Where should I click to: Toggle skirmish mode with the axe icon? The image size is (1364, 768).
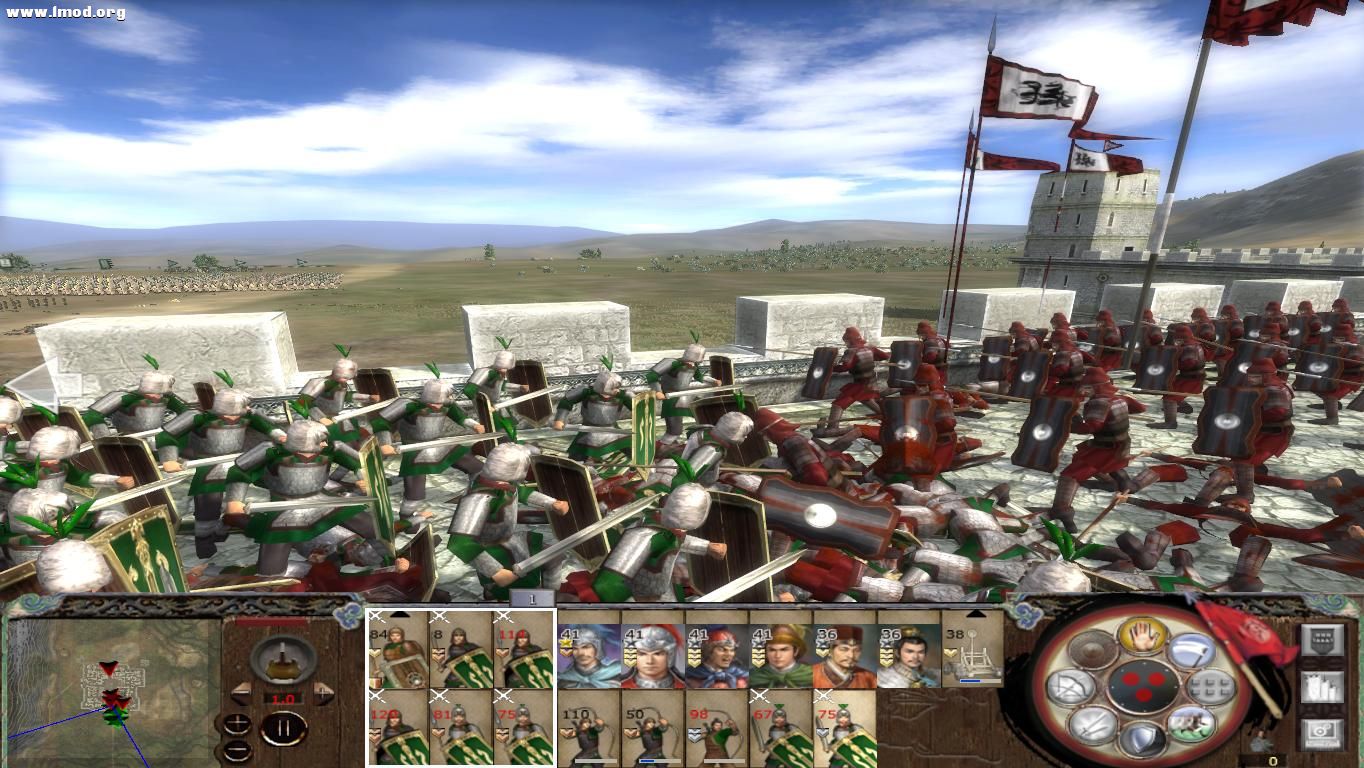coord(1193,651)
